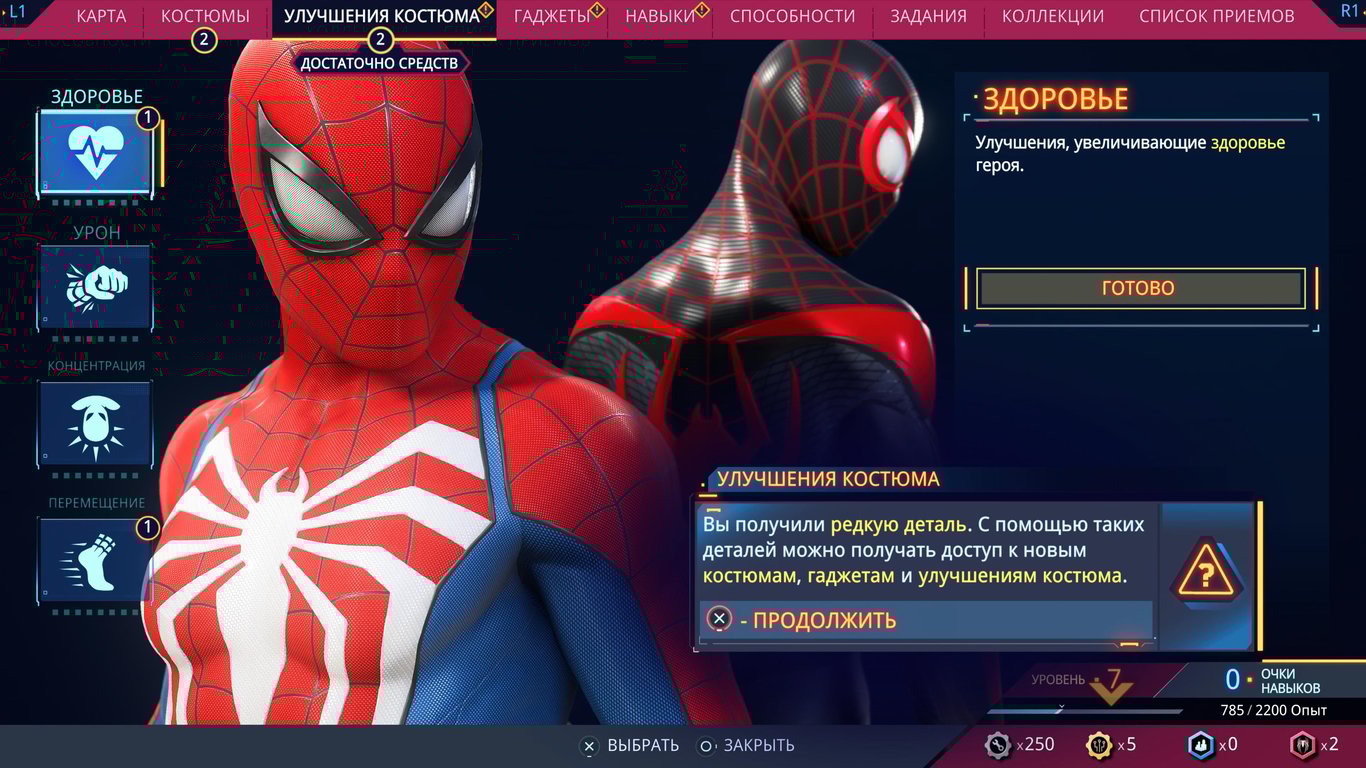This screenshot has width=1366, height=768.
Task: Open the Способности tab
Action: (792, 16)
